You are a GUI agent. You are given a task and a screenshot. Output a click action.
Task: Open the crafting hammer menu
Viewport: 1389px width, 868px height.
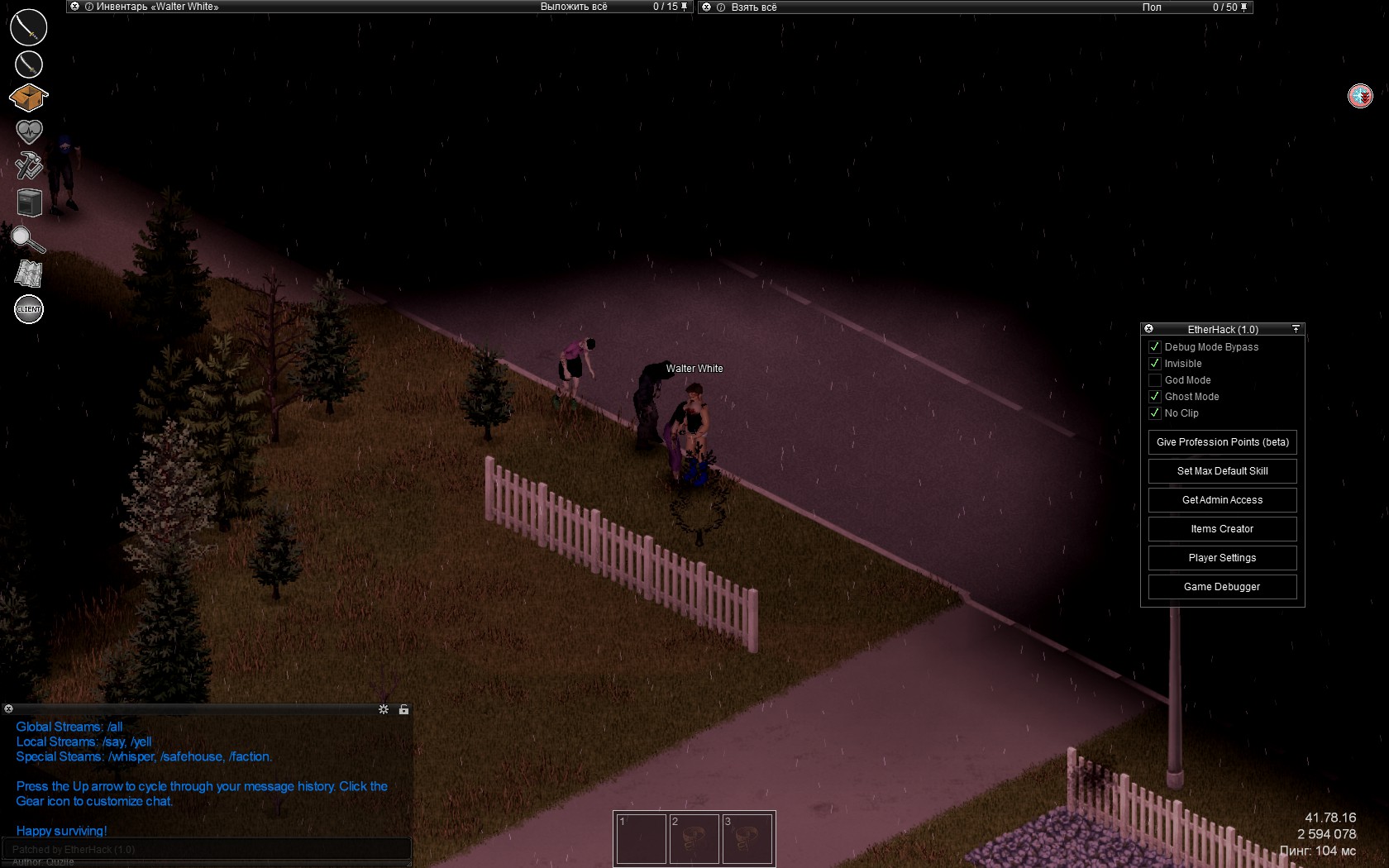coord(29,165)
